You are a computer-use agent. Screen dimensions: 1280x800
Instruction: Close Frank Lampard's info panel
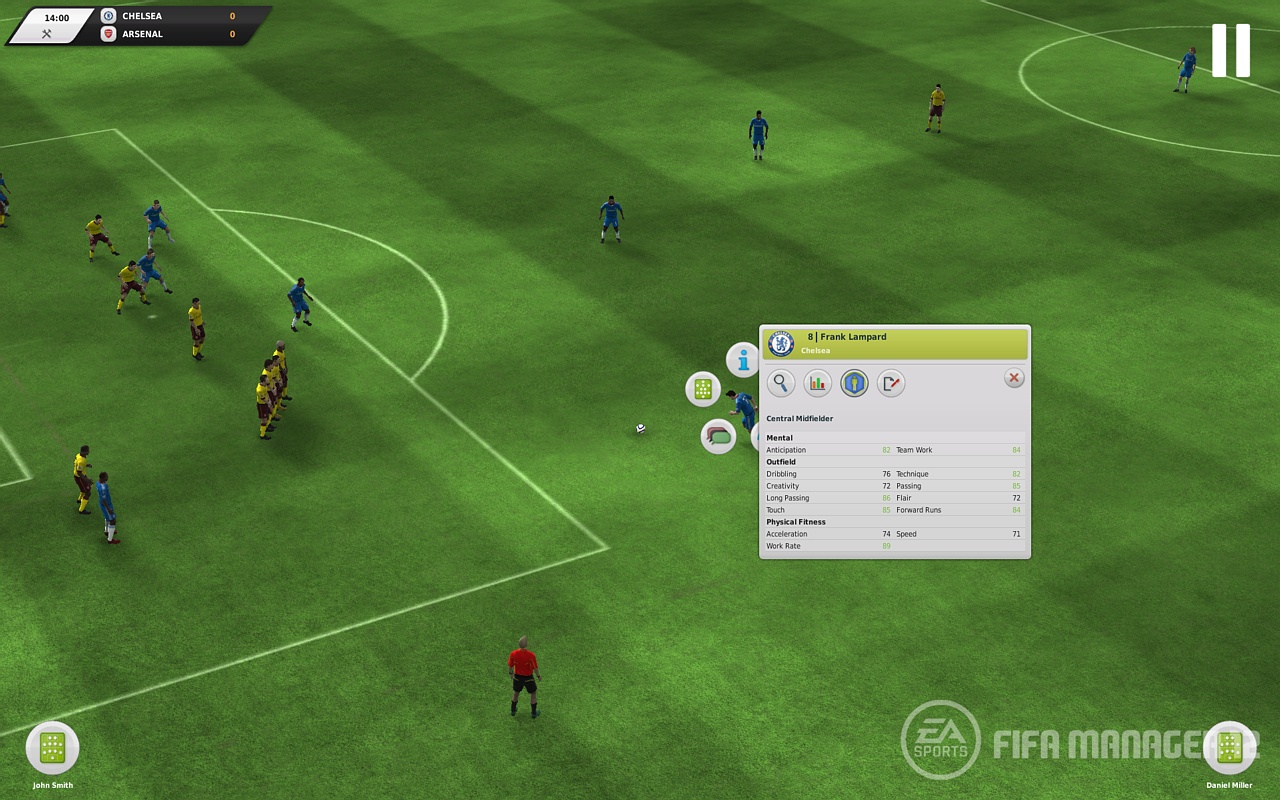tap(1013, 378)
